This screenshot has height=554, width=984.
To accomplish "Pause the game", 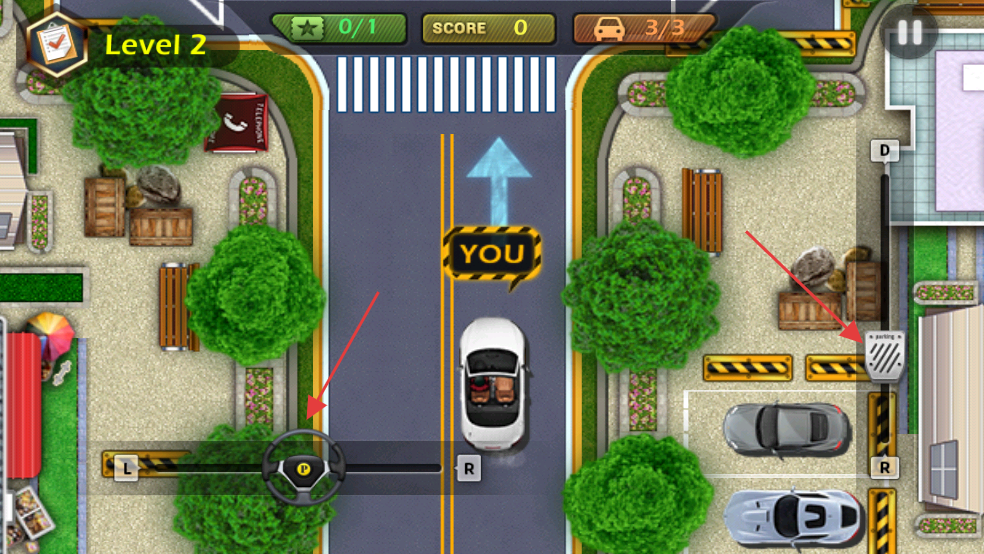I will coord(909,32).
